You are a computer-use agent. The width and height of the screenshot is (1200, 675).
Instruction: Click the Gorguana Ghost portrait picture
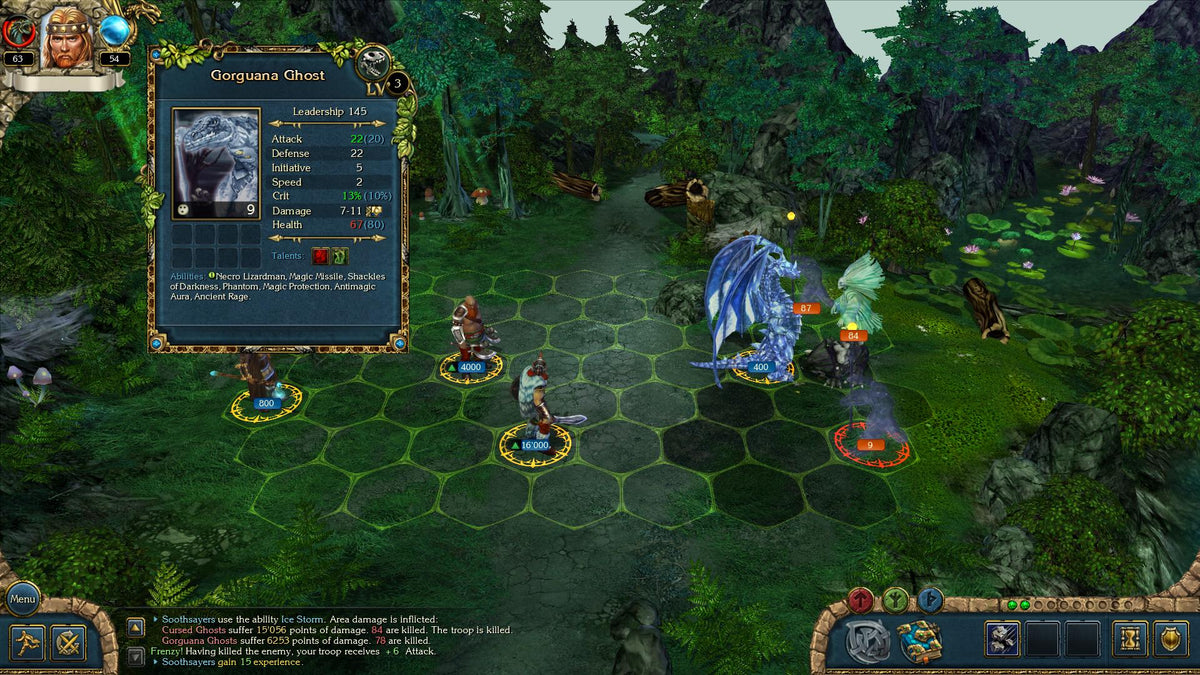click(x=216, y=163)
